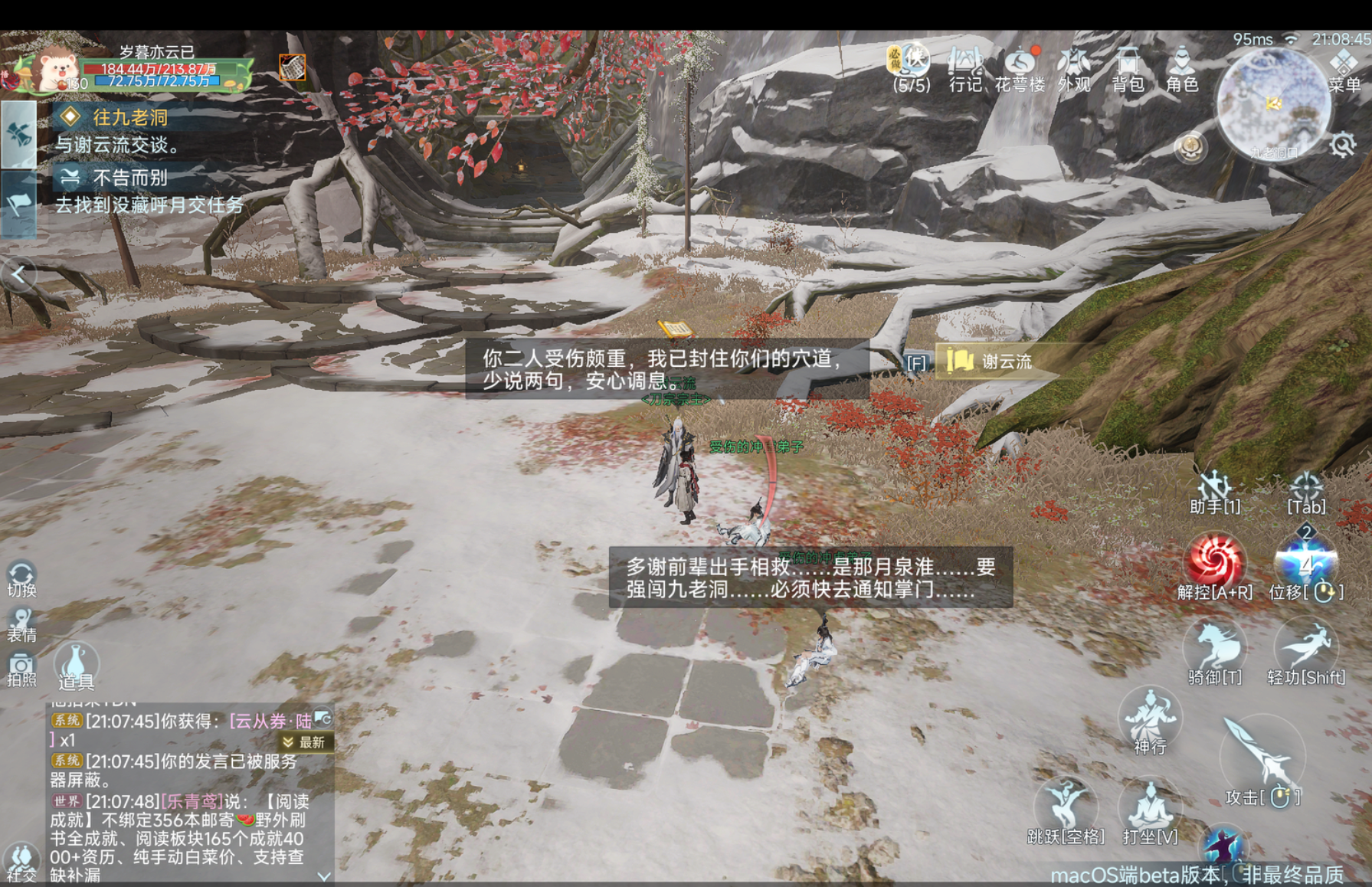Open the circular minimap

1272,103
